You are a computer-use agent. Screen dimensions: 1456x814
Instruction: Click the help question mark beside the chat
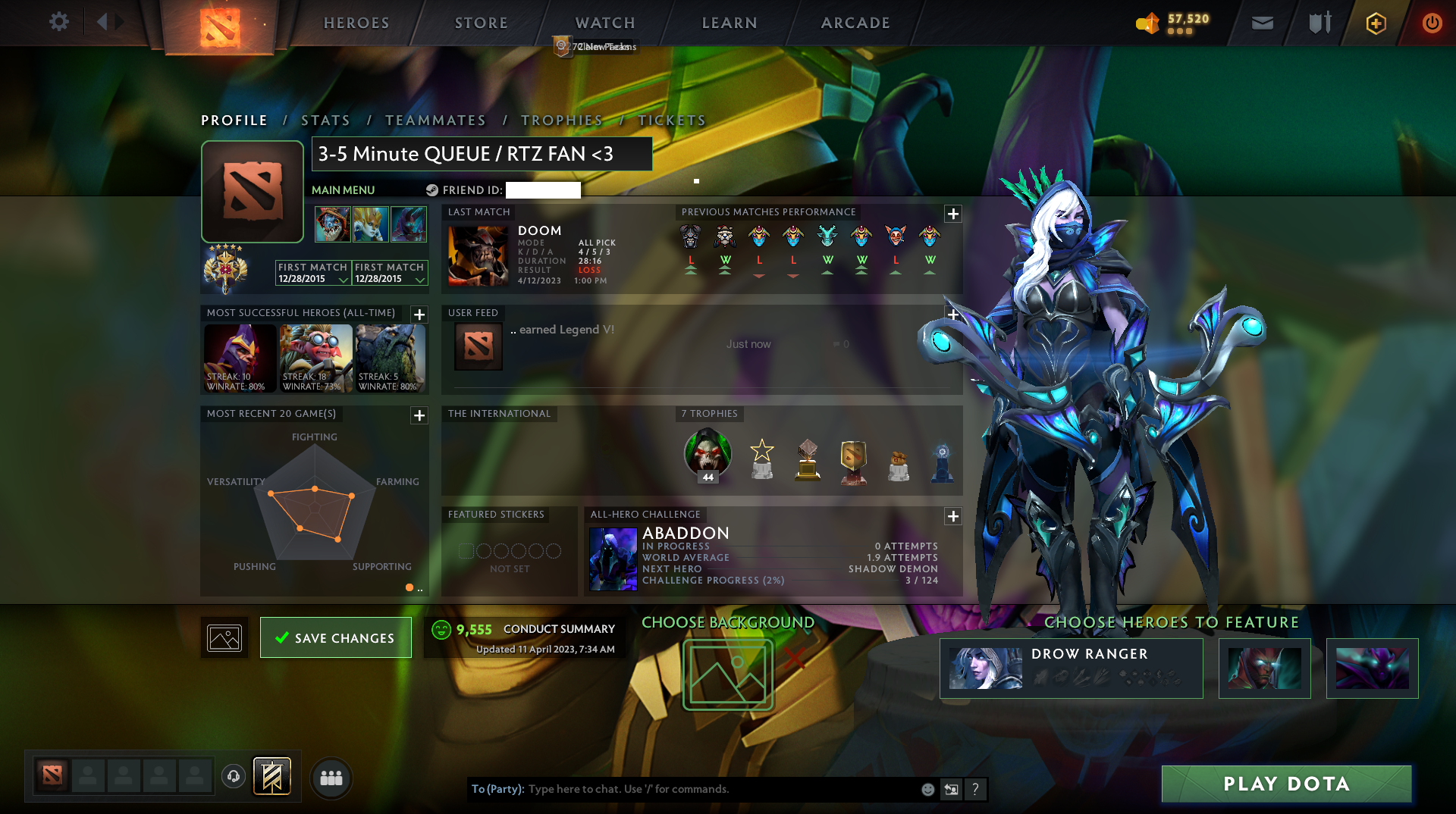[976, 789]
